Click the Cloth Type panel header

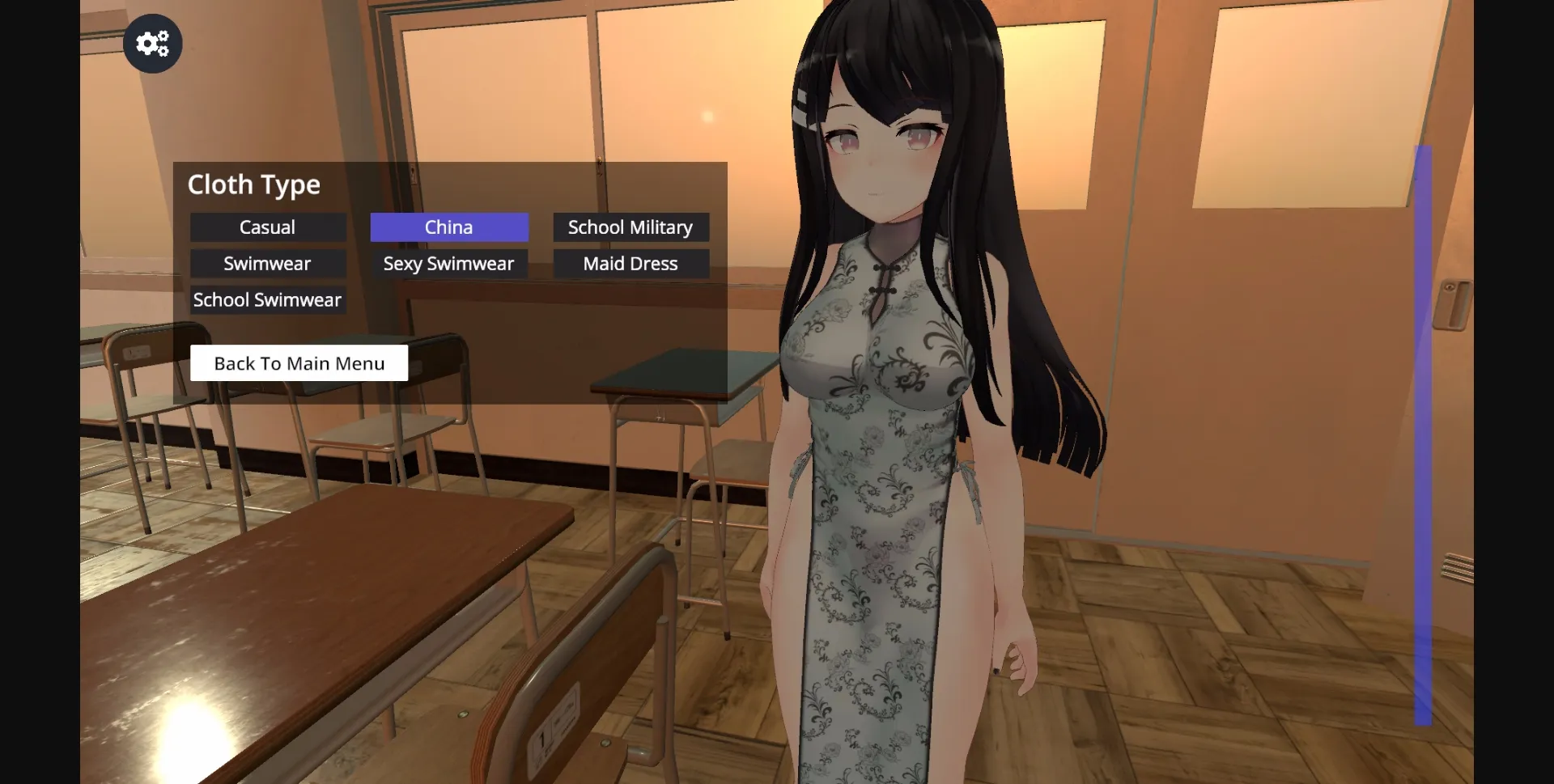254,184
